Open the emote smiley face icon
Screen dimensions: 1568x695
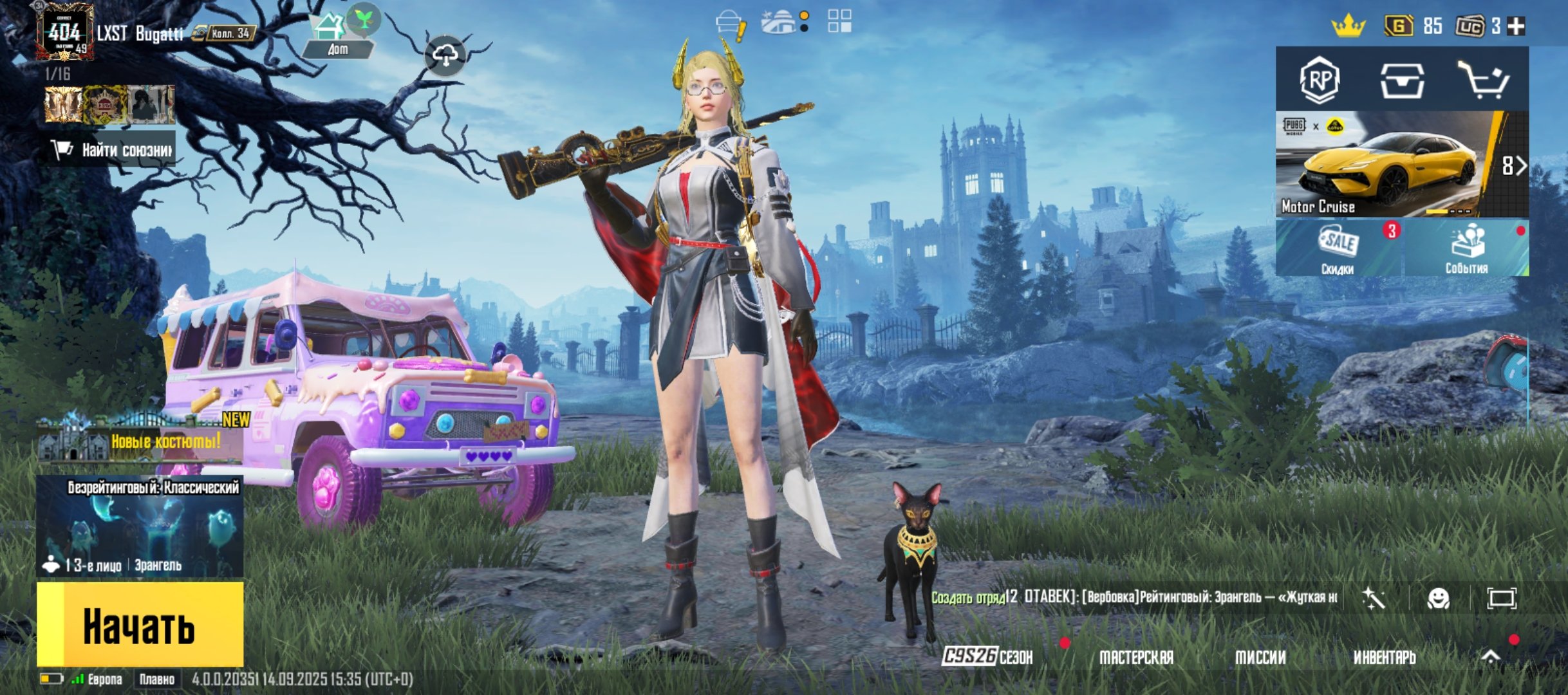tap(1439, 598)
